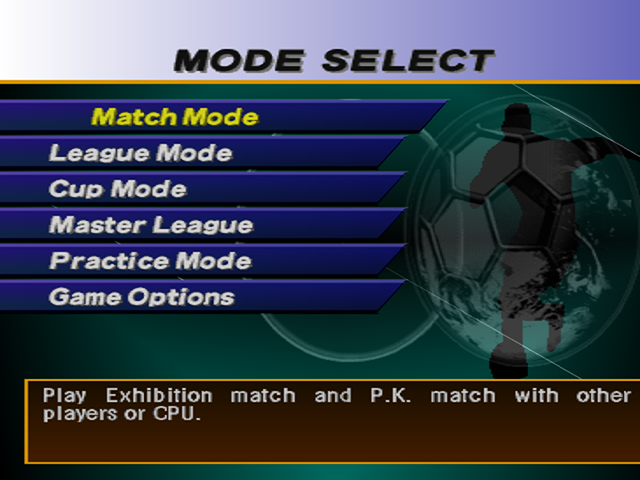
Task: Start the Master League option
Action: 151,225
